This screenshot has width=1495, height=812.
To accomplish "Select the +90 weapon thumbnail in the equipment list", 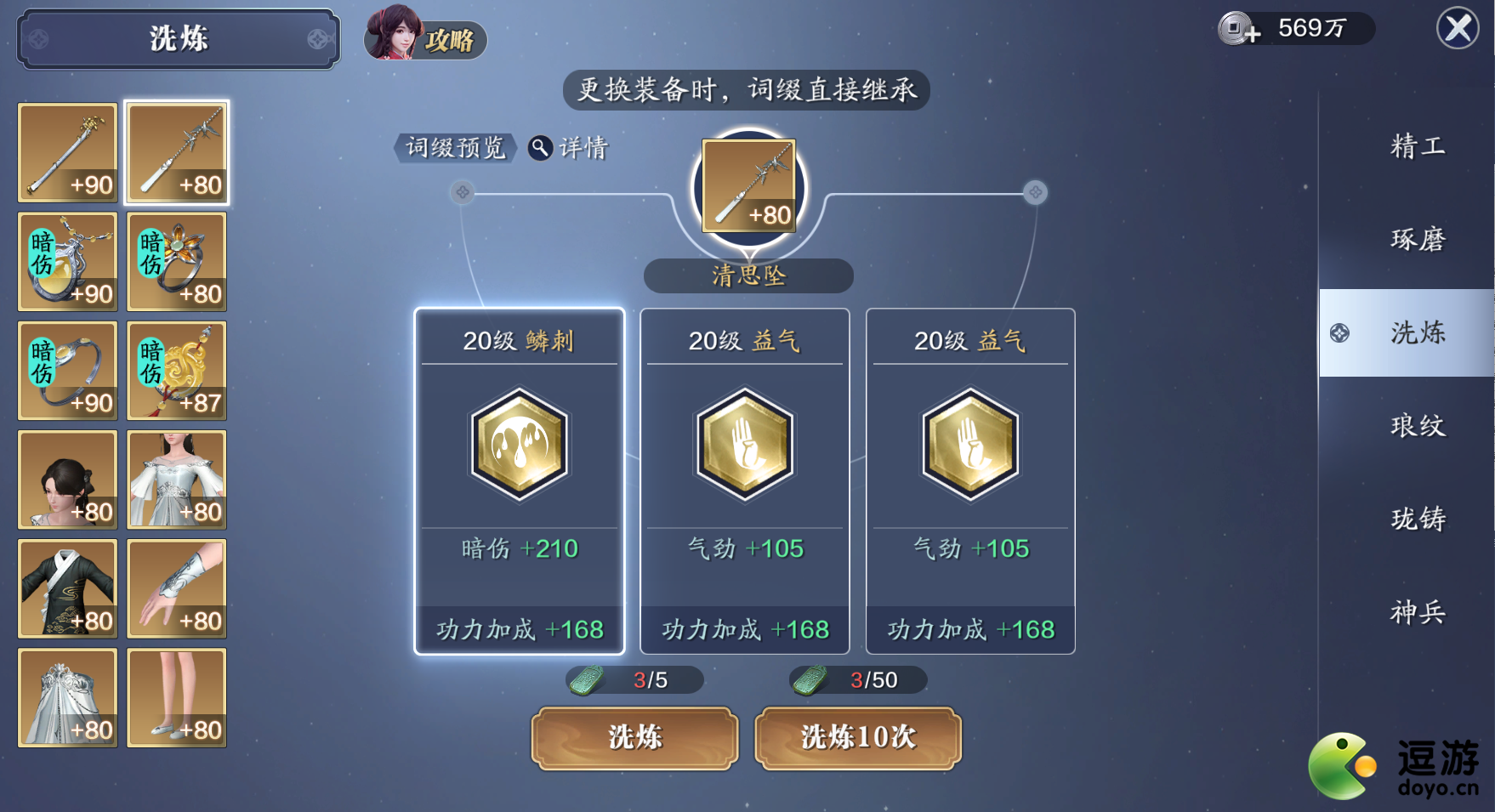I will point(67,153).
